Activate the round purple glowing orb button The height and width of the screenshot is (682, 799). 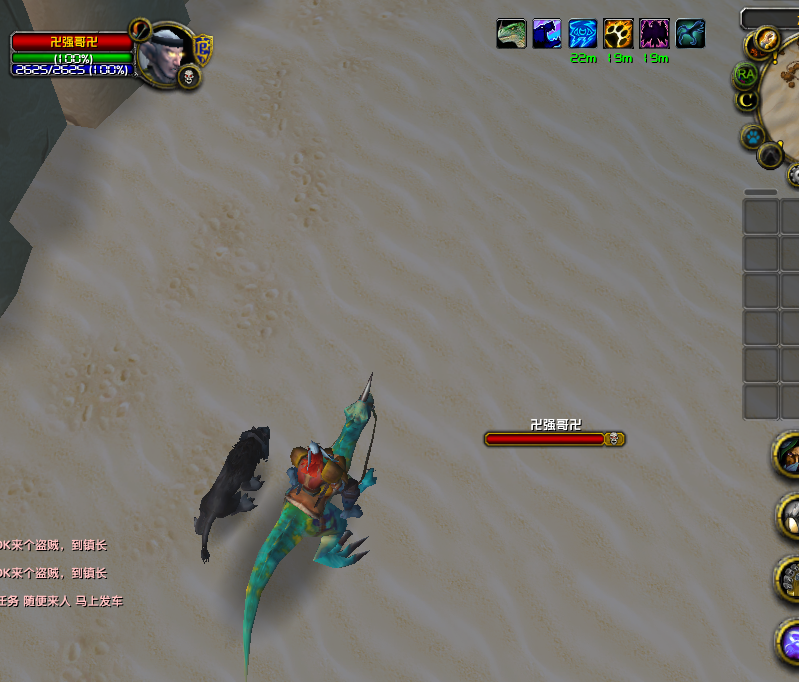[x=790, y=640]
